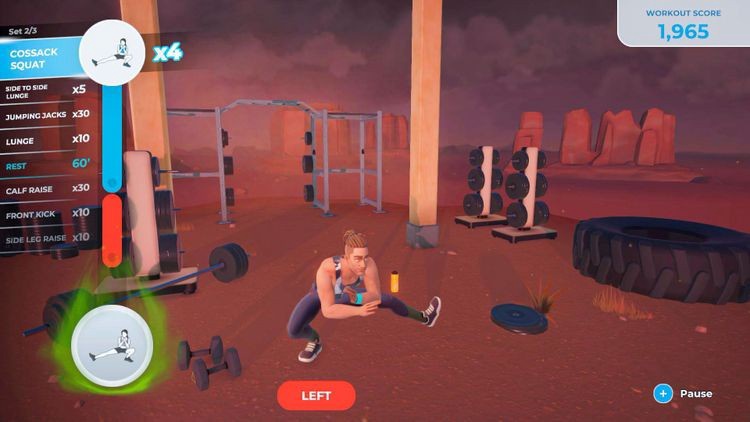Image resolution: width=750 pixels, height=422 pixels.
Task: Select the Front Kick row
Action: [45, 212]
